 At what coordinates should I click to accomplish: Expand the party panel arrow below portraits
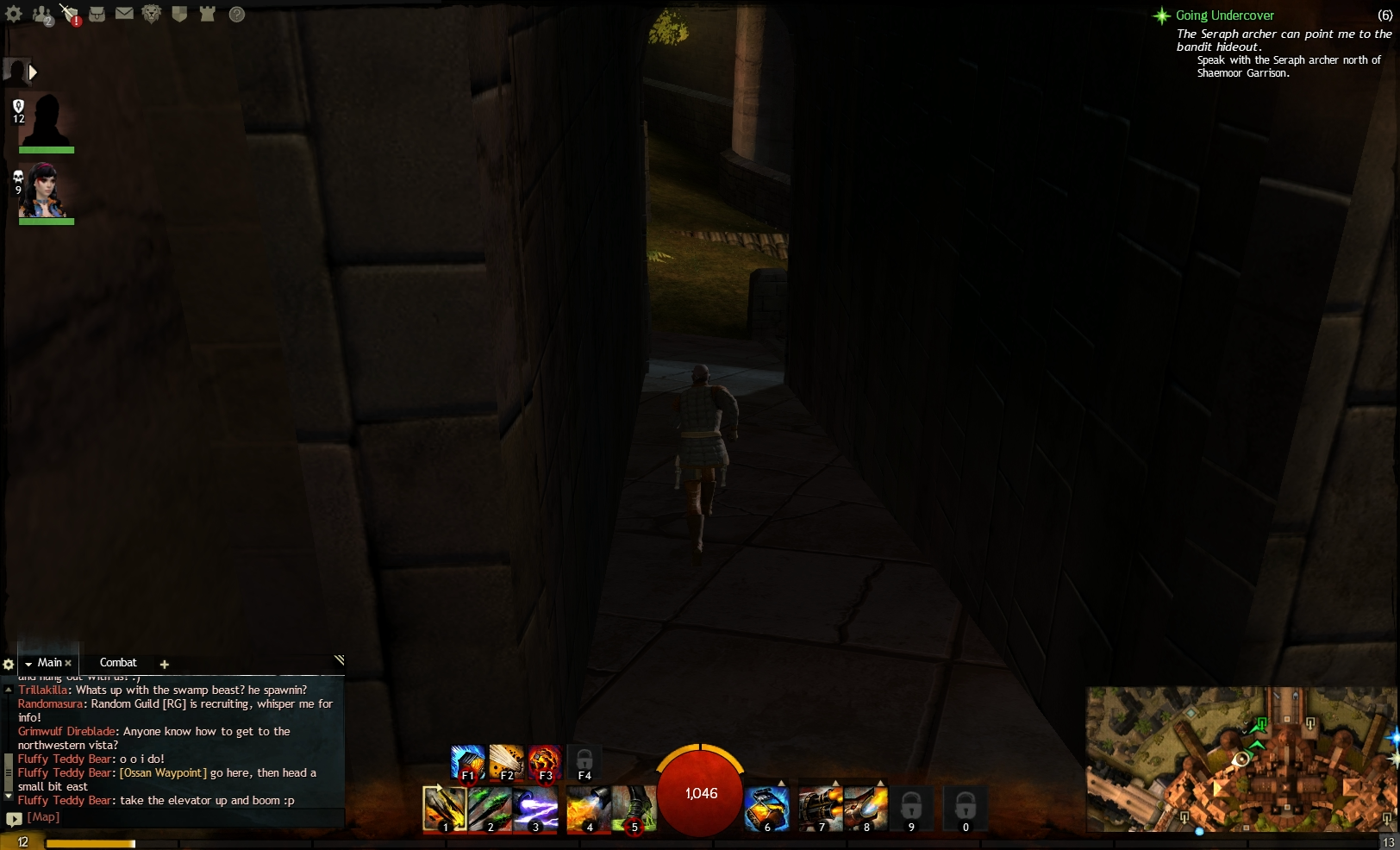tap(33, 72)
